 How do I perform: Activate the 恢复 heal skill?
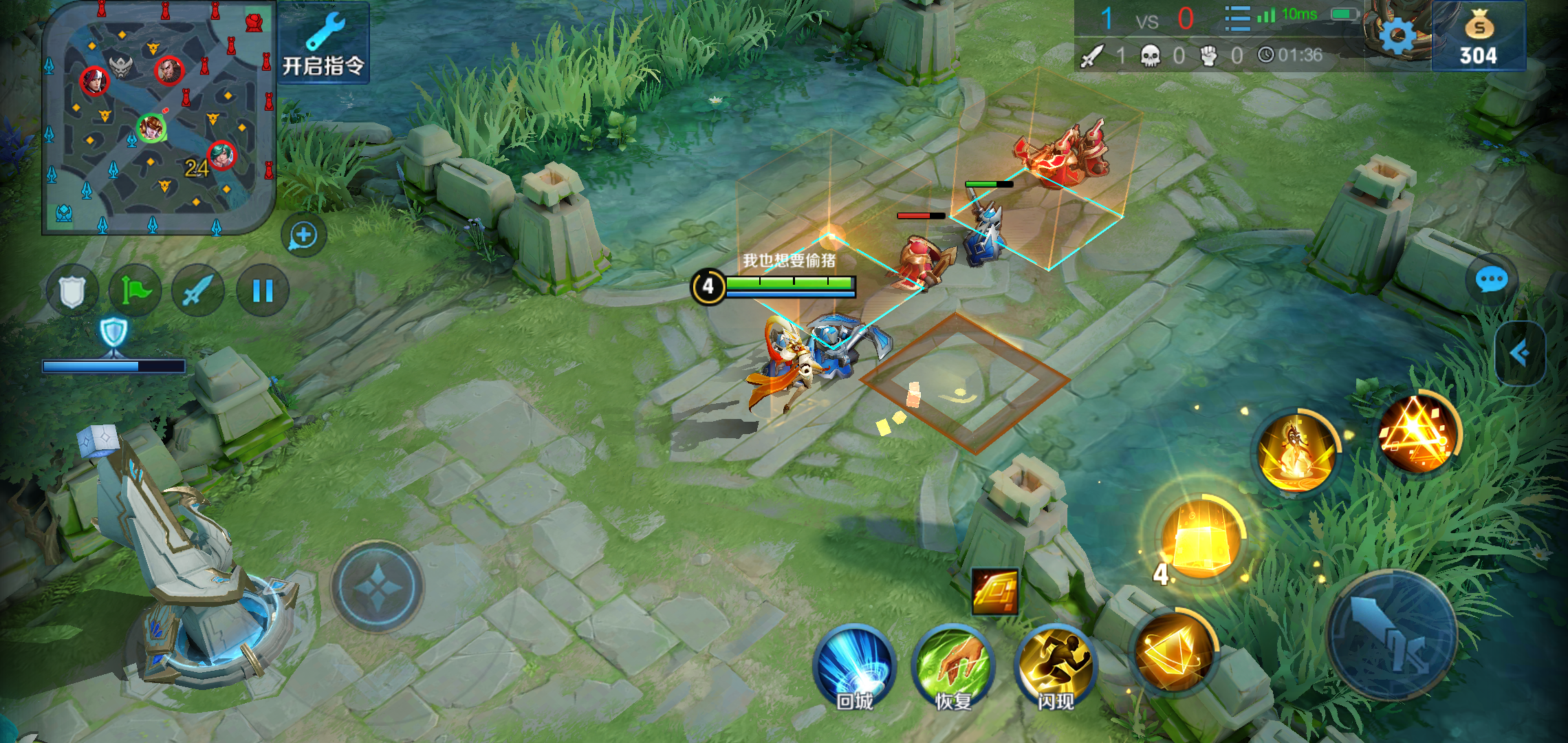click(x=953, y=667)
